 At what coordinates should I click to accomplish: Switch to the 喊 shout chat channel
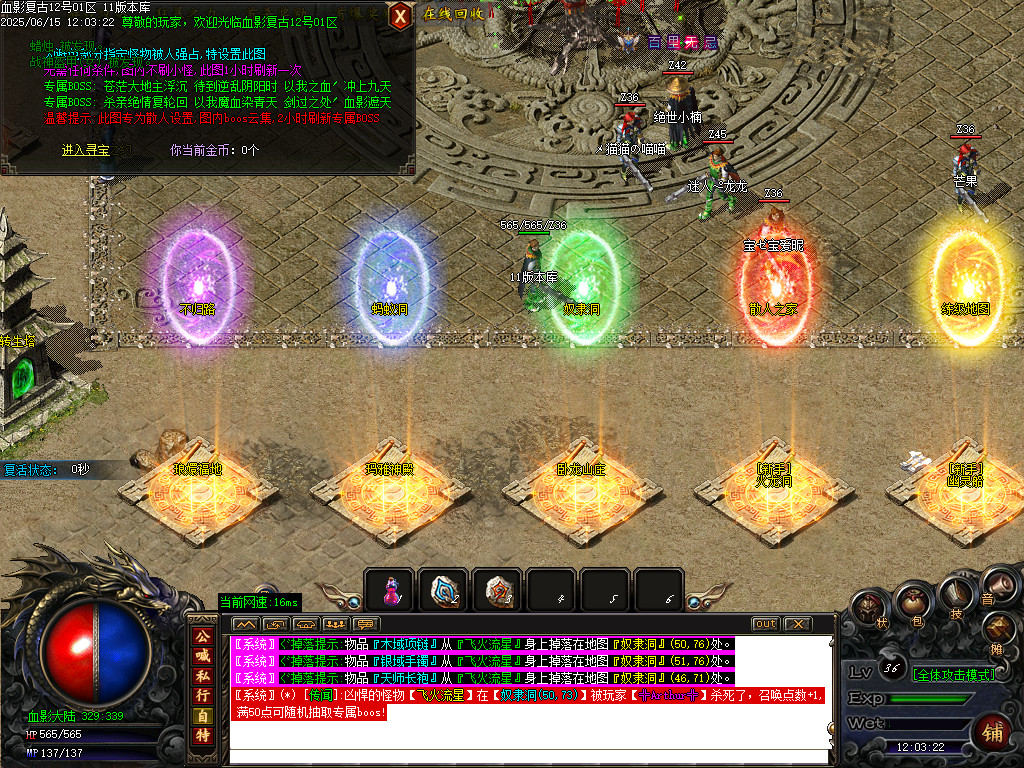[203, 656]
